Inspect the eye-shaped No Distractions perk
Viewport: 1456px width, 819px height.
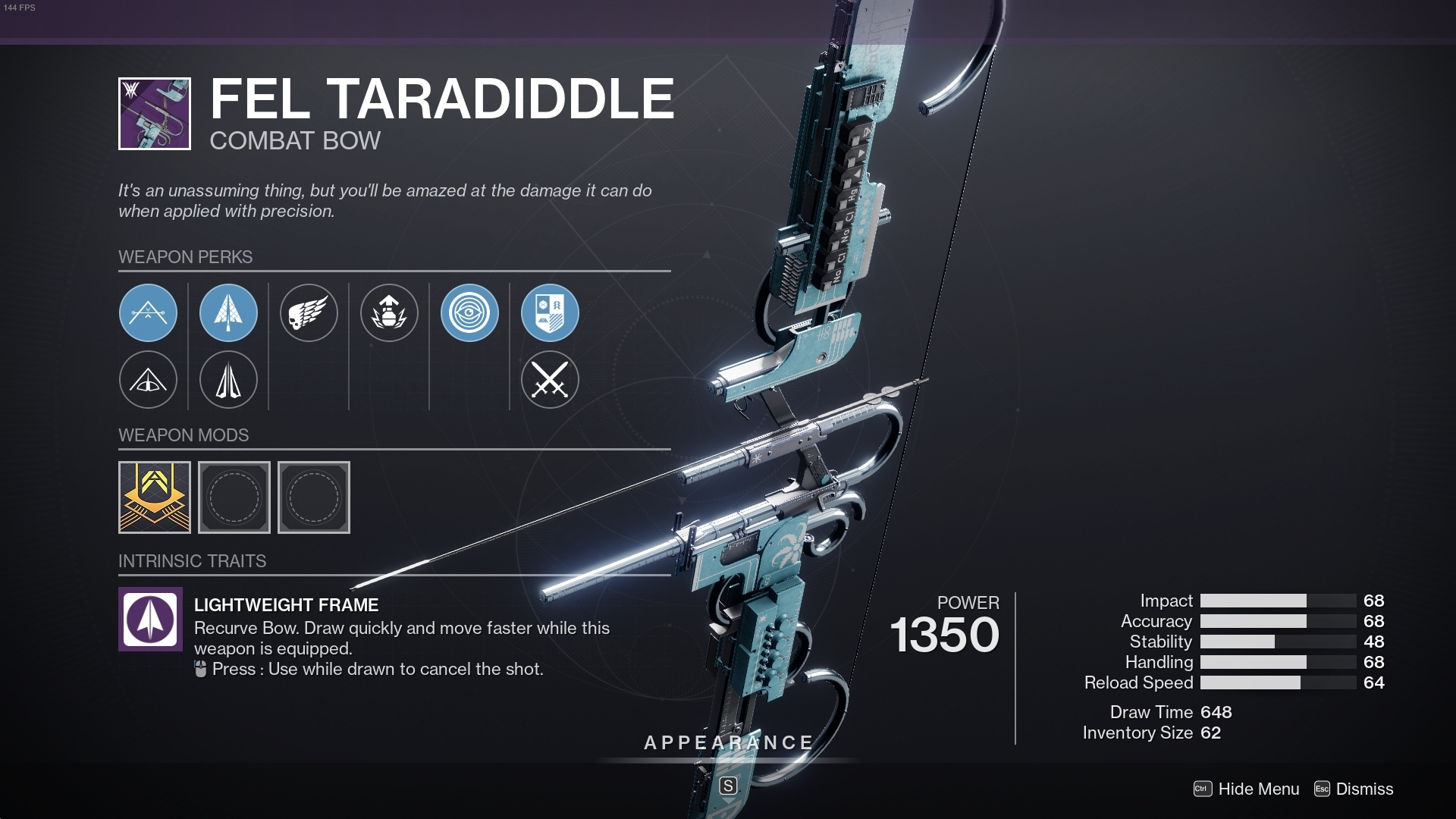click(469, 312)
